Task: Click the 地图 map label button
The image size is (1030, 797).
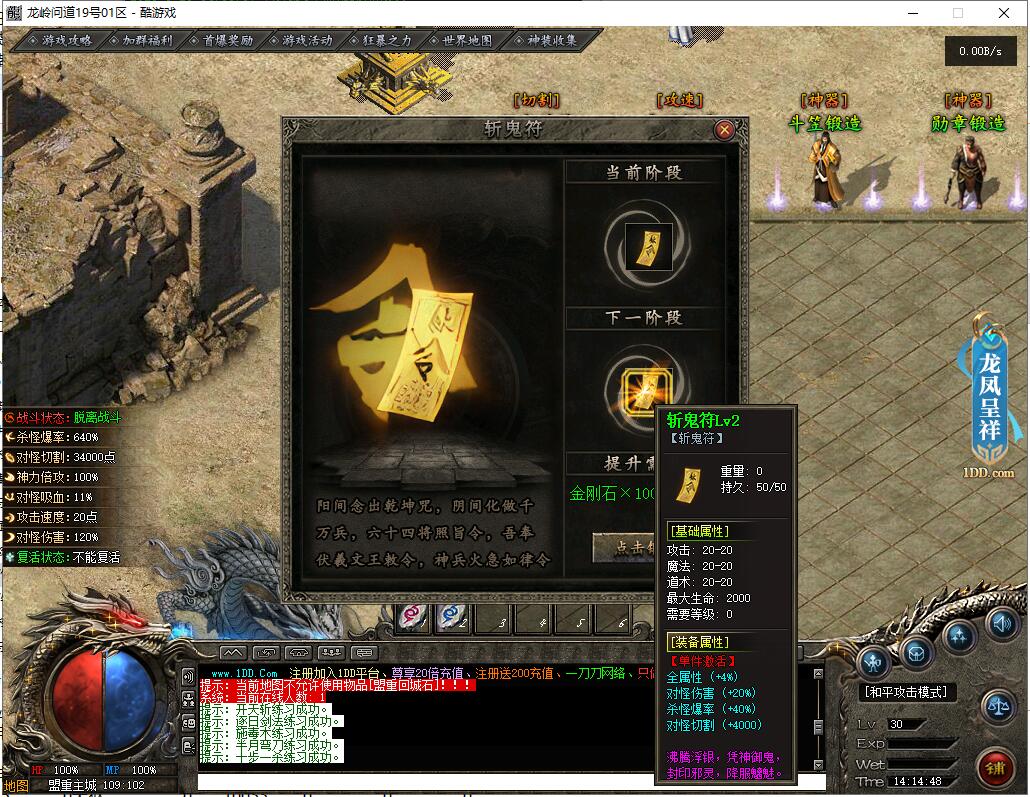Action: (15, 785)
